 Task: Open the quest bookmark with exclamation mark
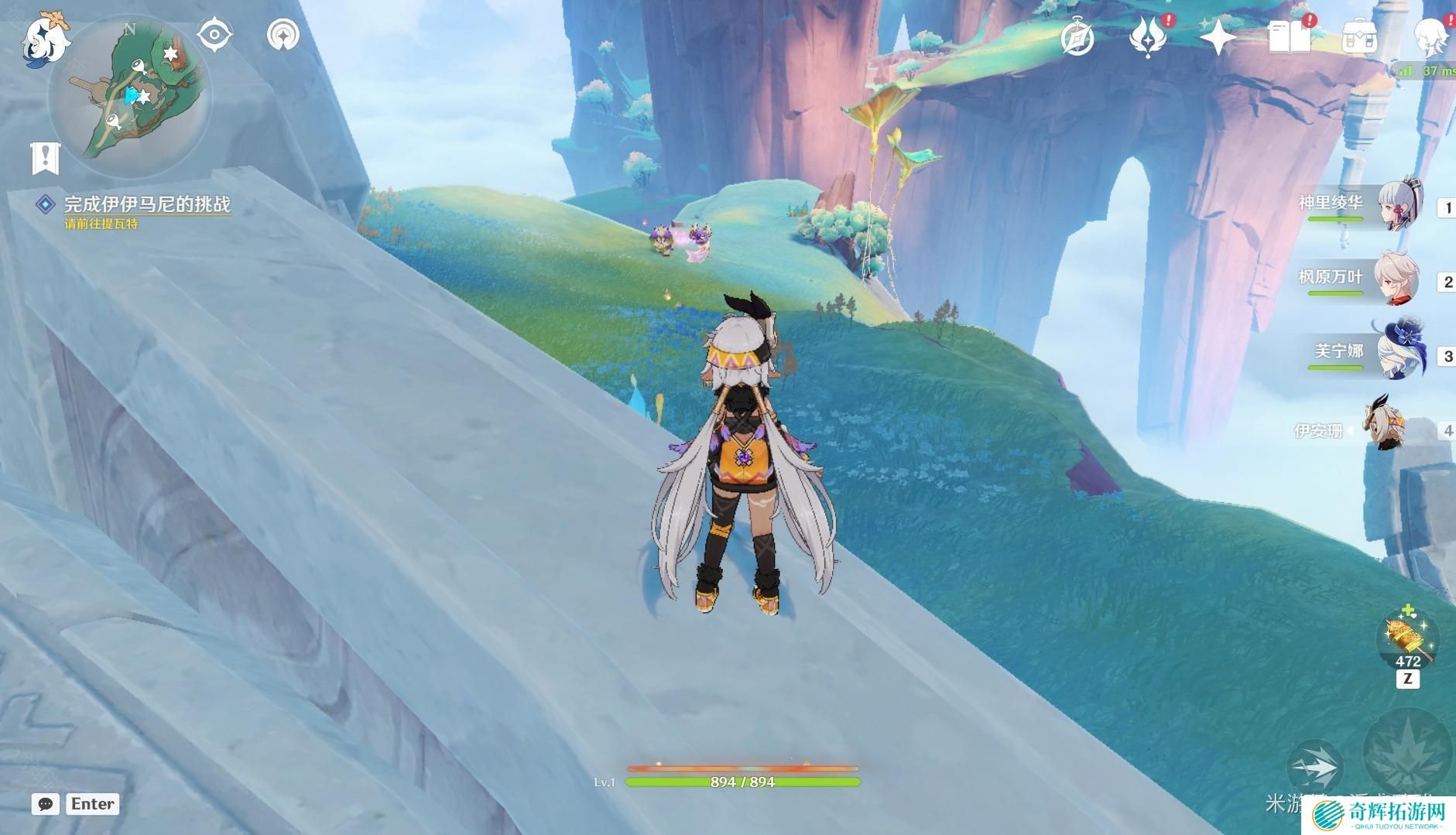tap(45, 158)
